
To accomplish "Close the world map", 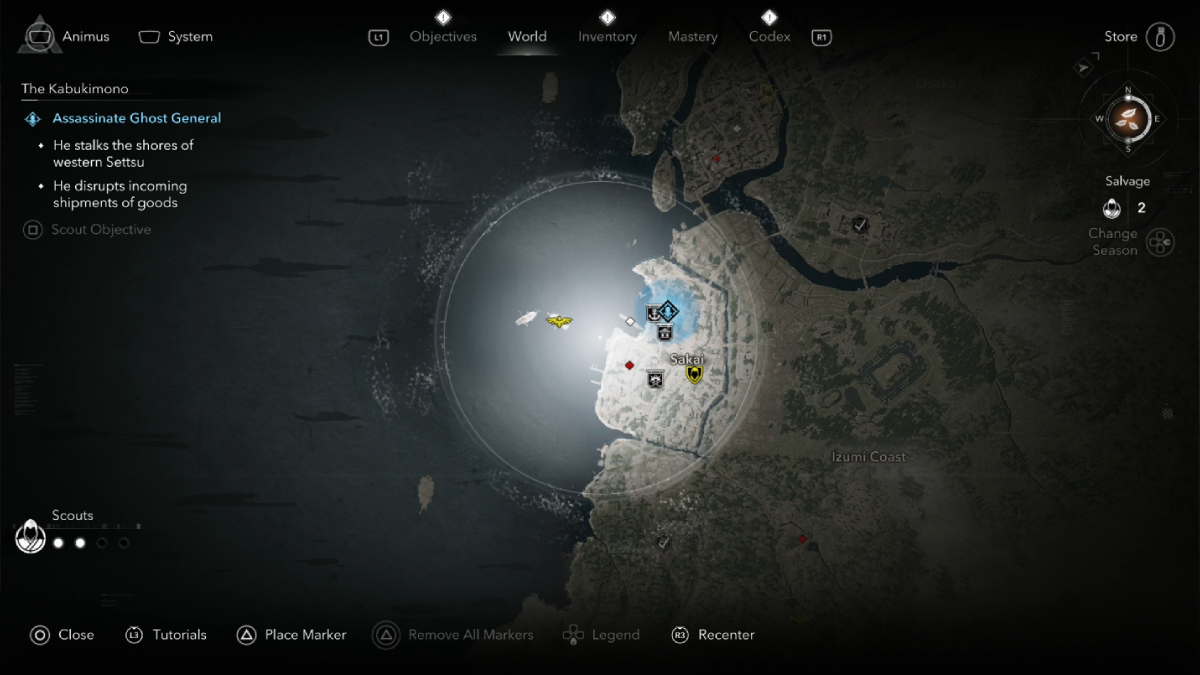I will click(x=62, y=635).
